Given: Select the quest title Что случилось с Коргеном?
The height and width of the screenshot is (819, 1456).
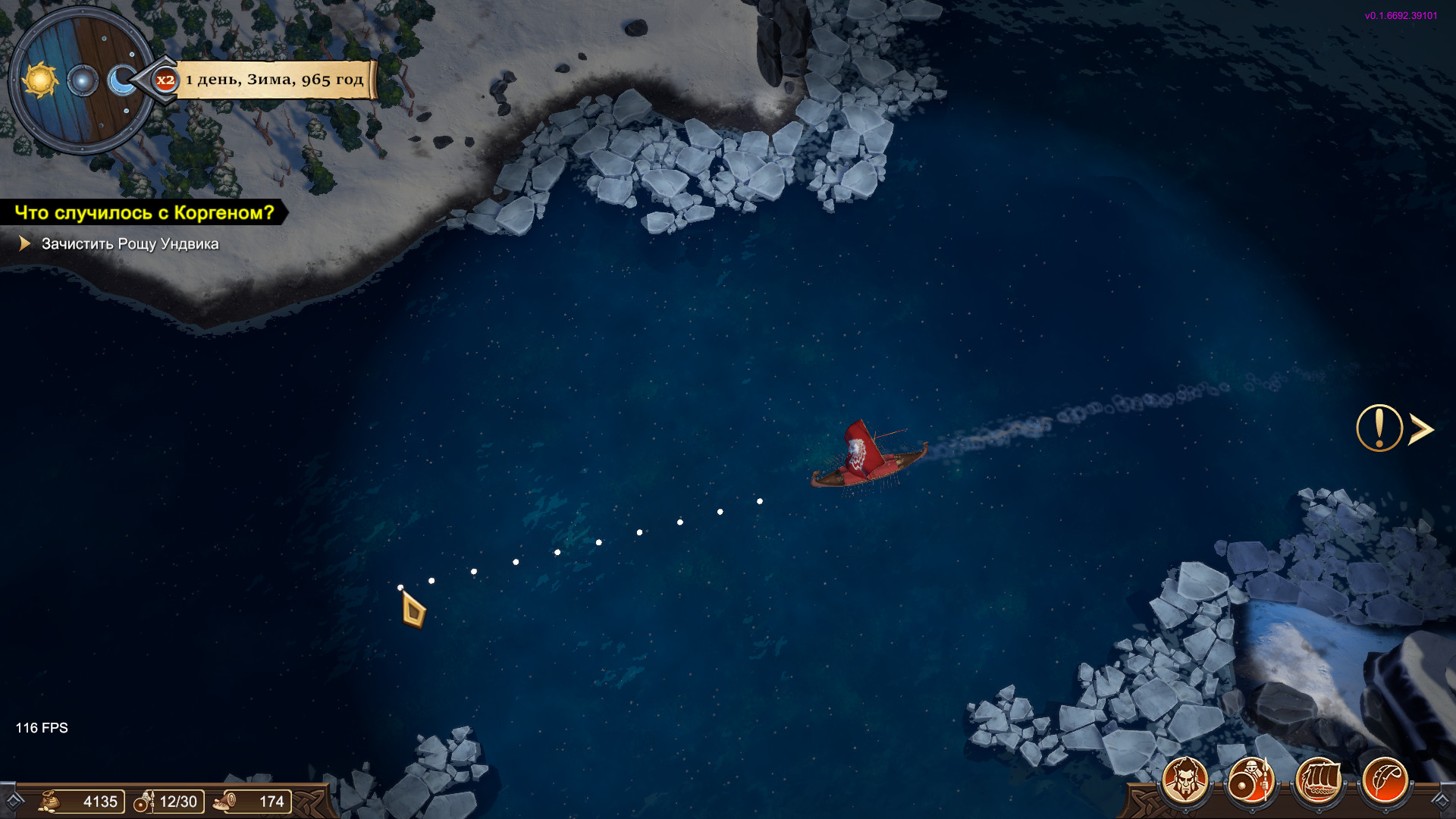Looking at the screenshot, I should (144, 213).
